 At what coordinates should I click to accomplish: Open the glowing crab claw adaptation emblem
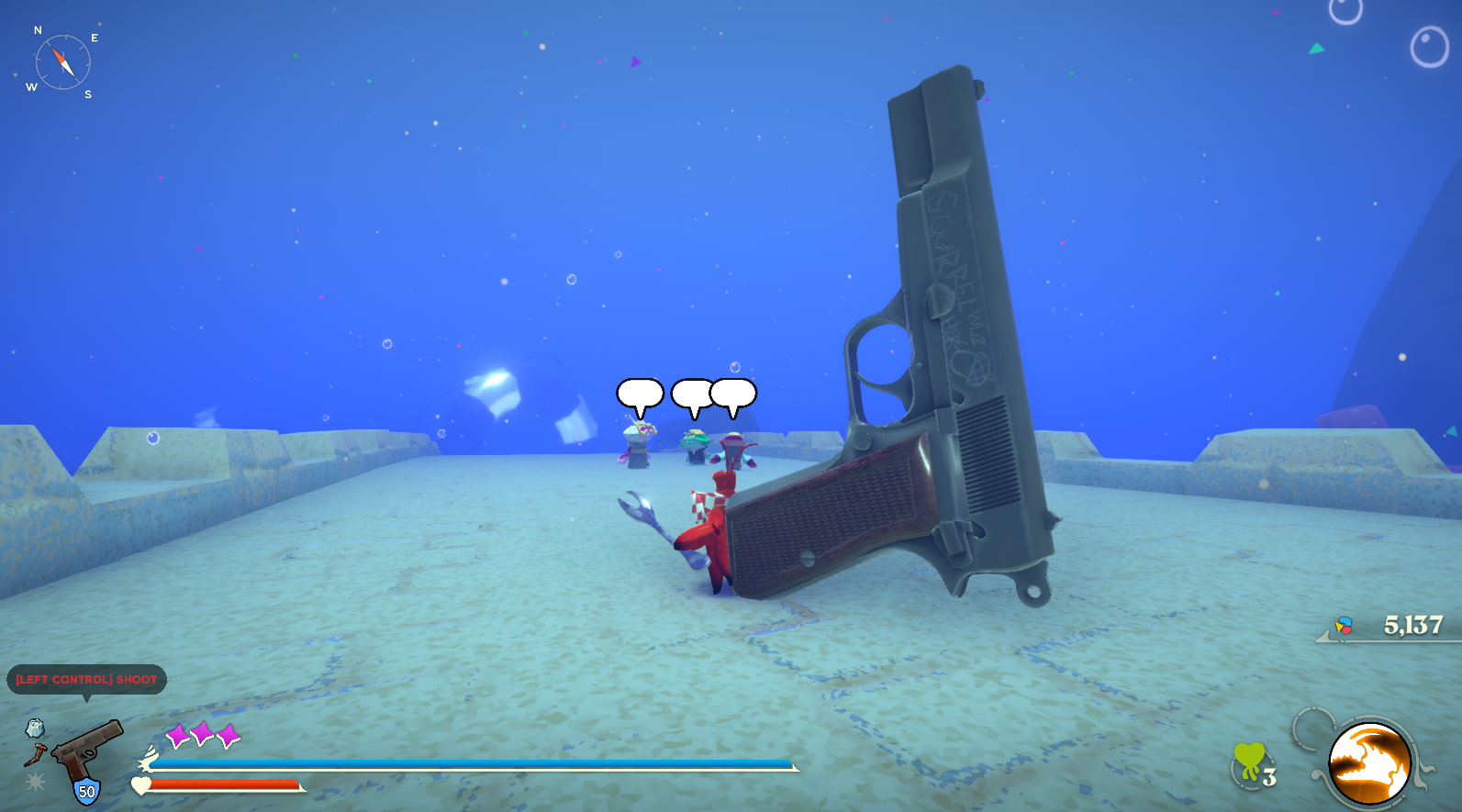point(1370,762)
